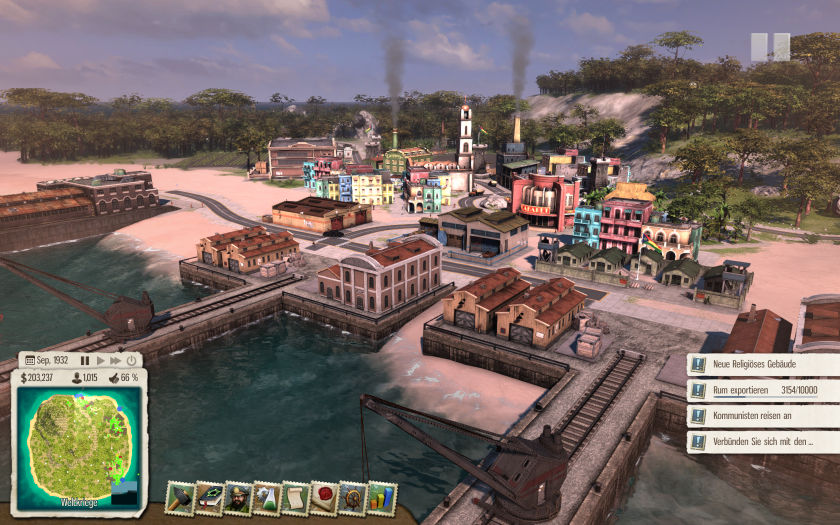Open the almanac book icon

[x=209, y=497]
